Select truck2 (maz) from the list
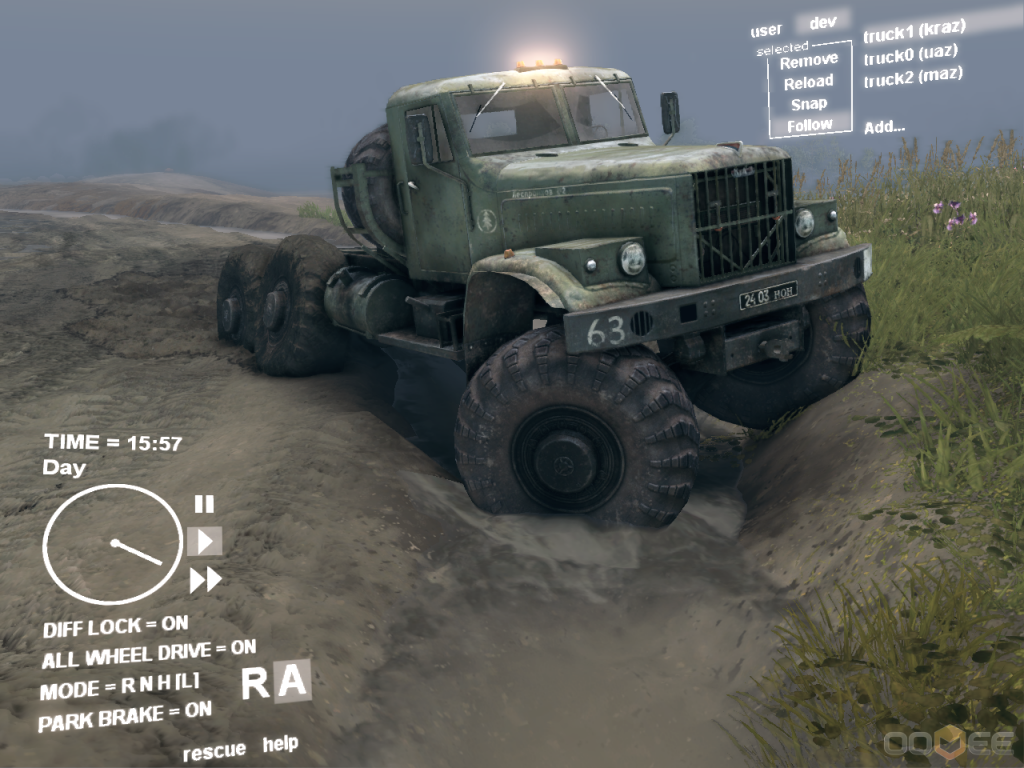 click(913, 77)
